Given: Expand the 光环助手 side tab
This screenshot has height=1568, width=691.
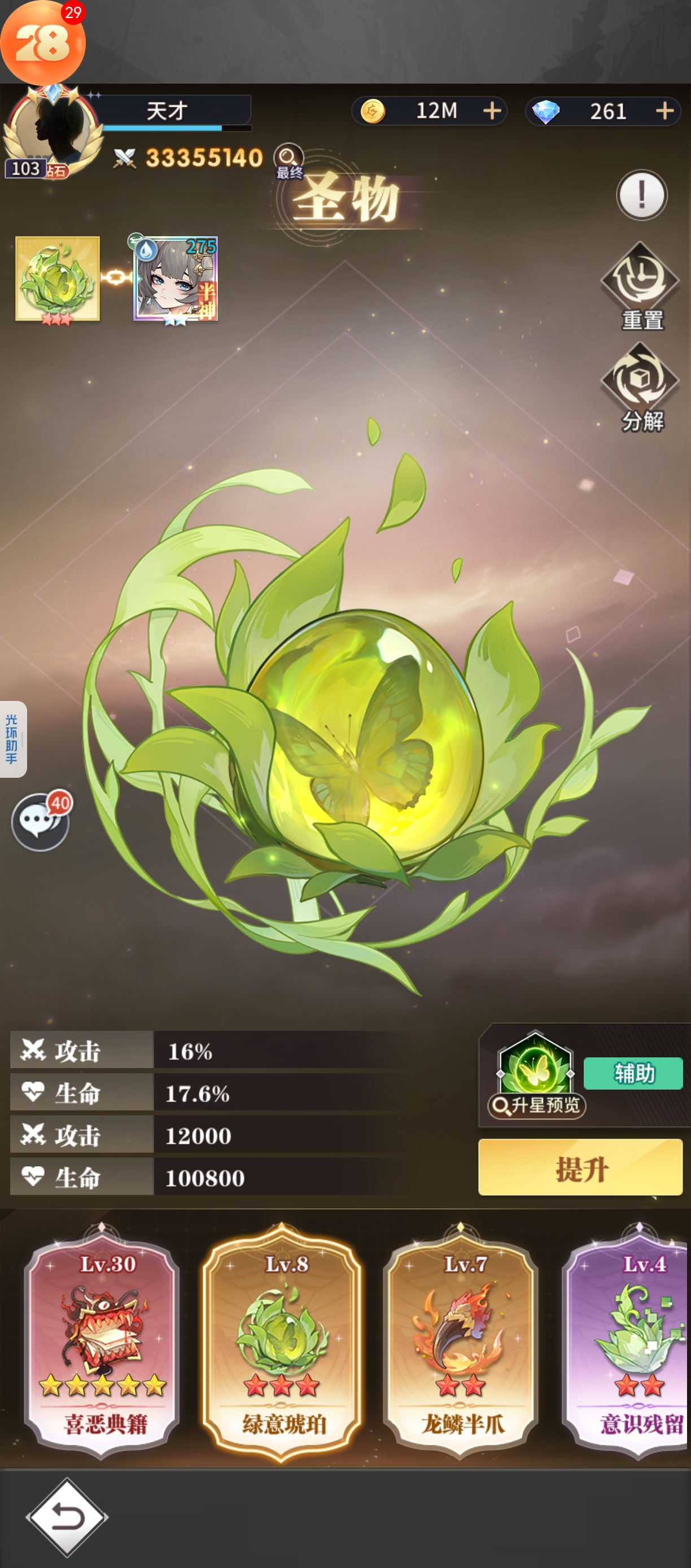Looking at the screenshot, I should pyautogui.click(x=13, y=739).
